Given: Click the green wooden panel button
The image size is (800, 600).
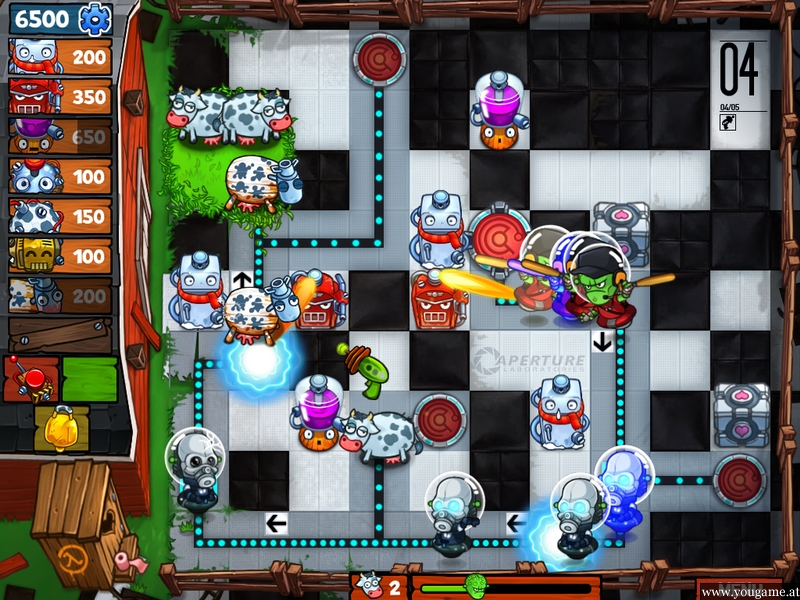Looking at the screenshot, I should (x=90, y=378).
